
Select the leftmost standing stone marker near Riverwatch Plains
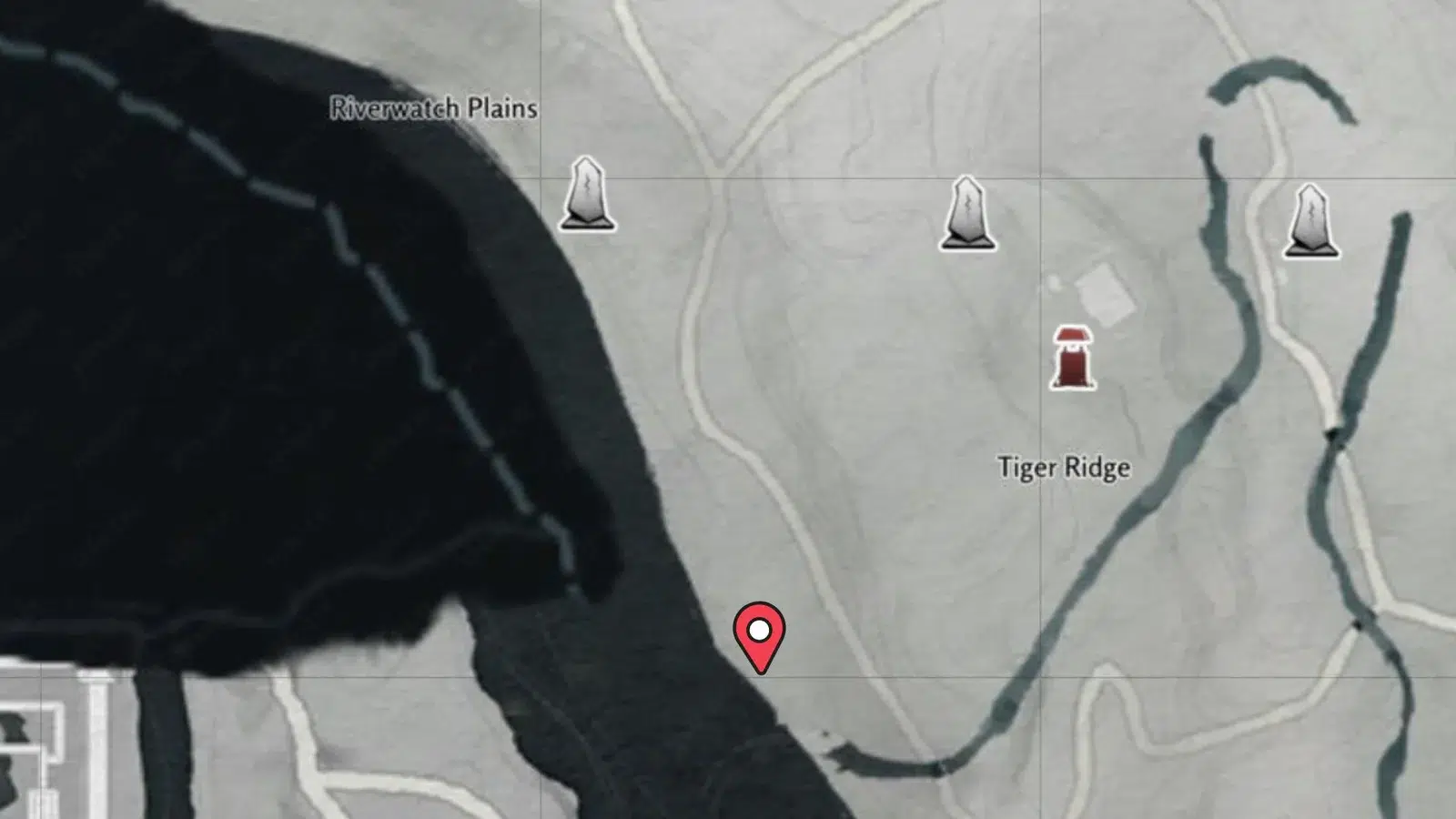click(588, 195)
